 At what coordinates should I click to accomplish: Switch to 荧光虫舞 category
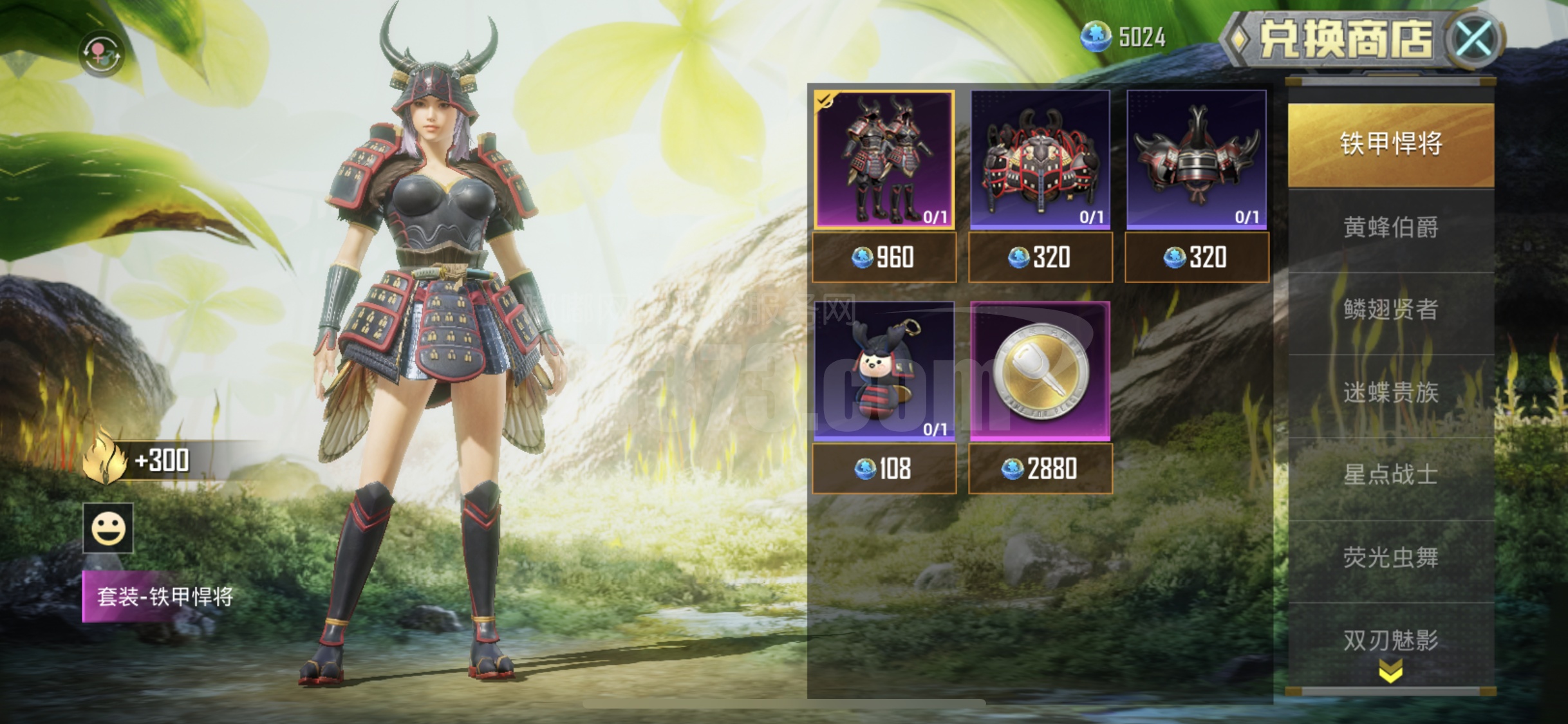click(1390, 557)
